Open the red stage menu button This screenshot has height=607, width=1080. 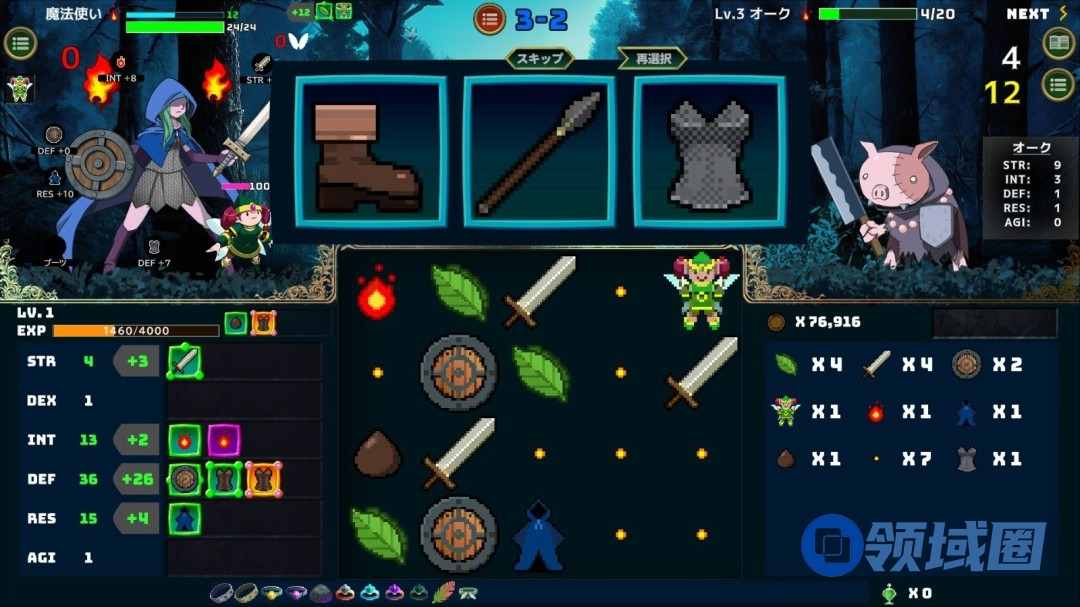point(489,18)
